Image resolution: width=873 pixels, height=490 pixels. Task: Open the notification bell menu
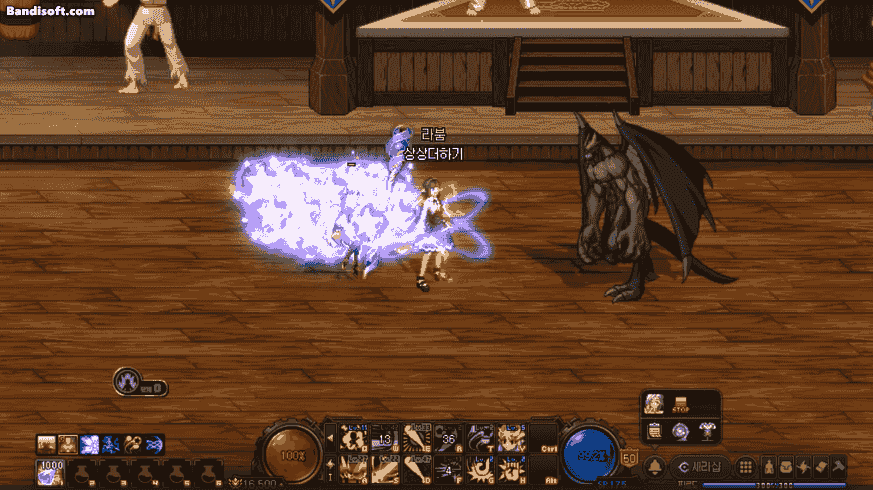654,467
